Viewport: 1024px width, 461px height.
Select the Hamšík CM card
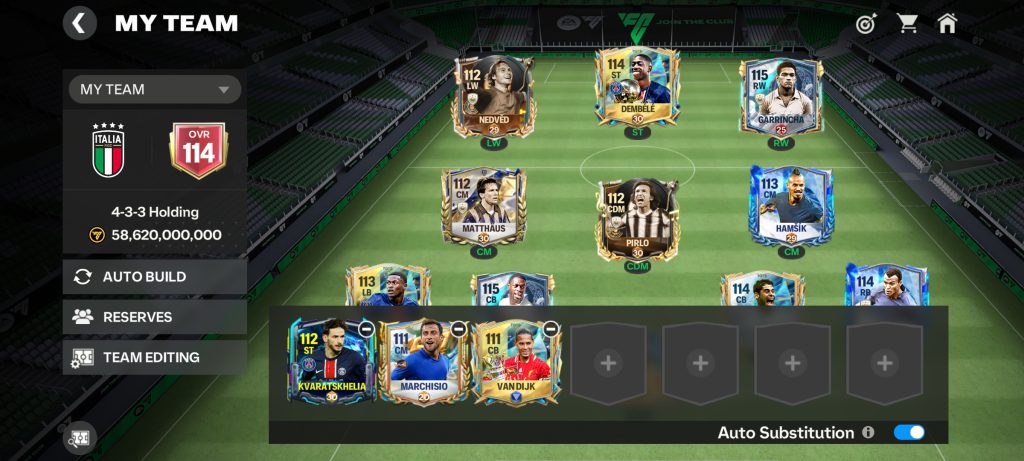point(791,206)
